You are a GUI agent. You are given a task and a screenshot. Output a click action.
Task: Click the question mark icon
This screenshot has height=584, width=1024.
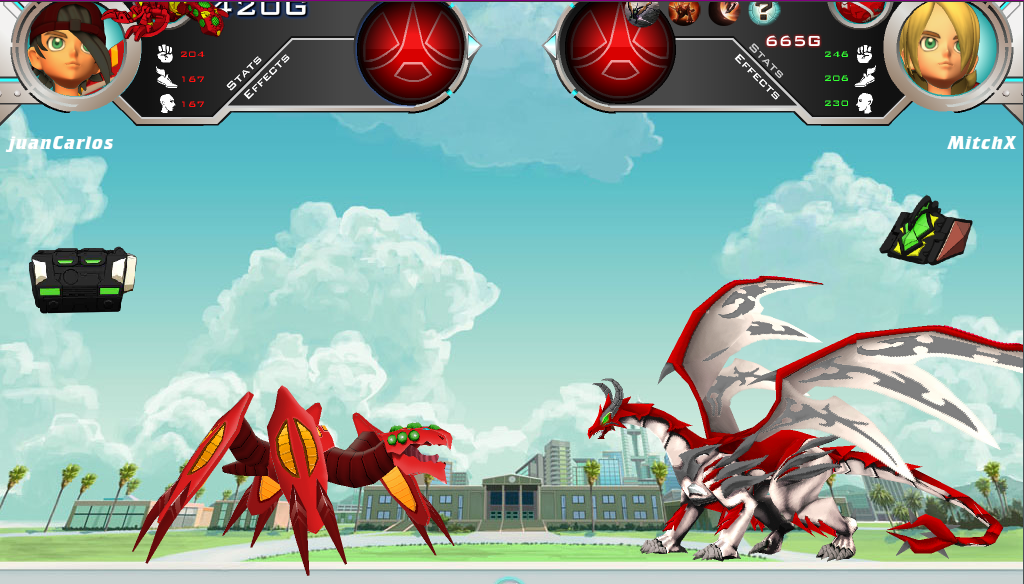pyautogui.click(x=763, y=12)
